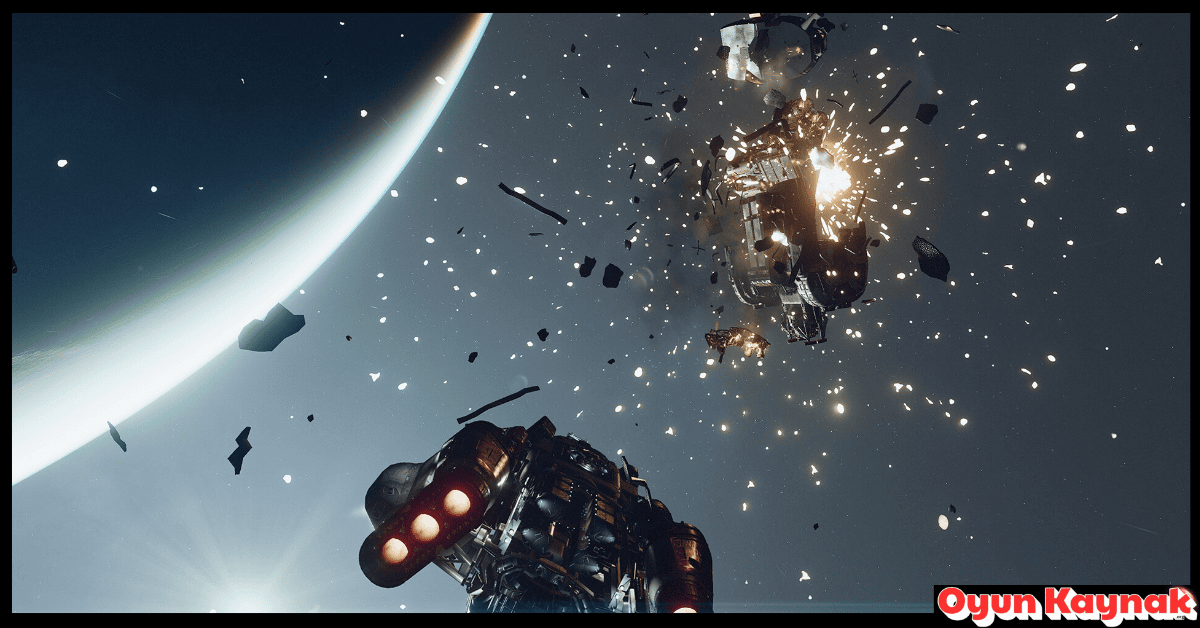Screen dimensions: 1200x628
Task: Click the Oyun Kaynak logo watermark
Action: click(x=1064, y=604)
